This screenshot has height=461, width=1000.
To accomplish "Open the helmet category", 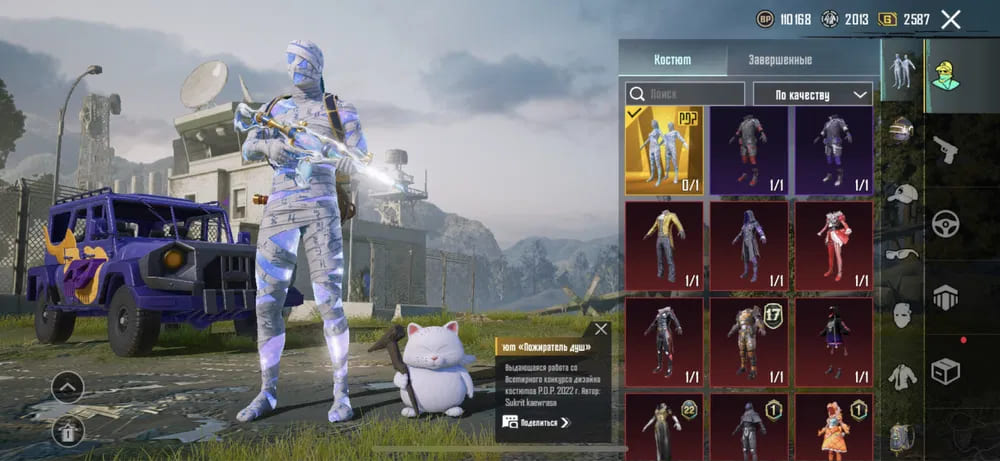I will point(902,130).
